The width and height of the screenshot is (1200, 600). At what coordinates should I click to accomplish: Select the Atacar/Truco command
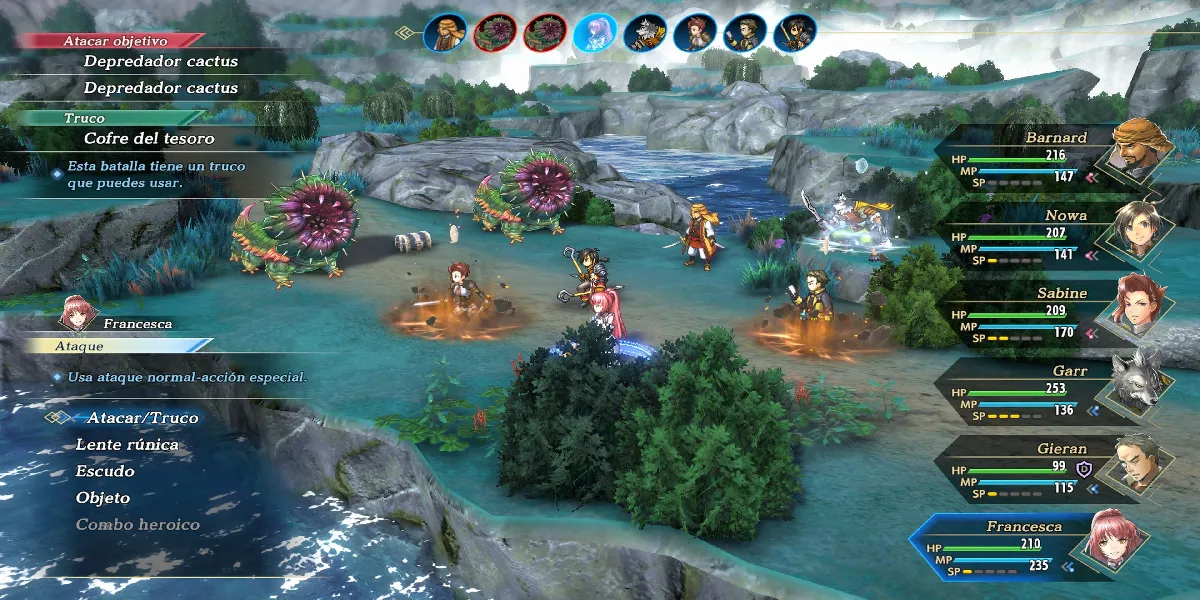(x=142, y=418)
